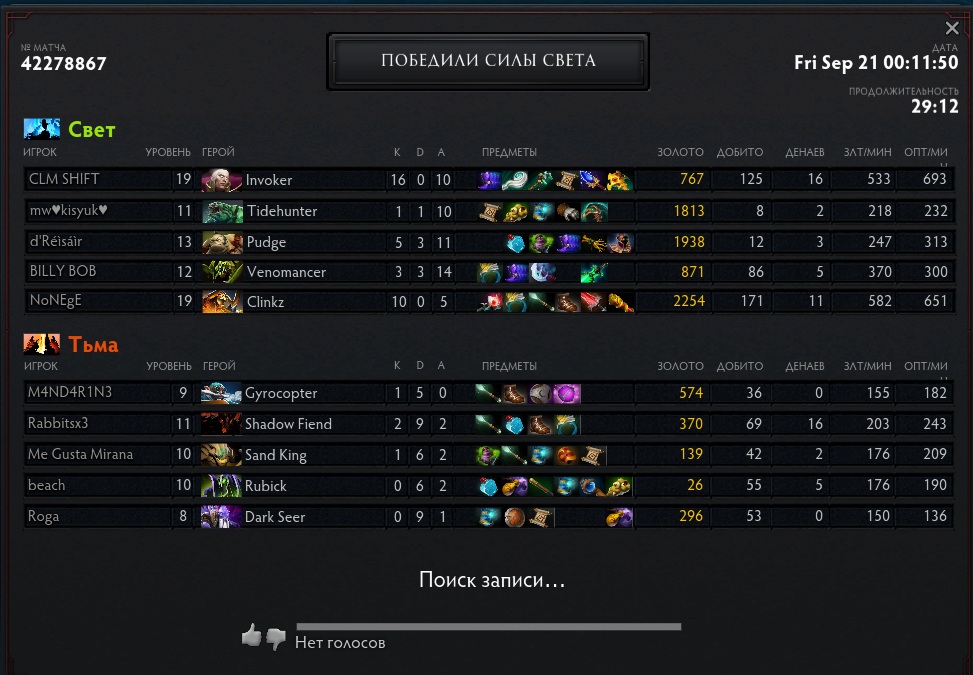Select the Sand King hero portrait
The width and height of the screenshot is (973, 675).
tap(221, 455)
